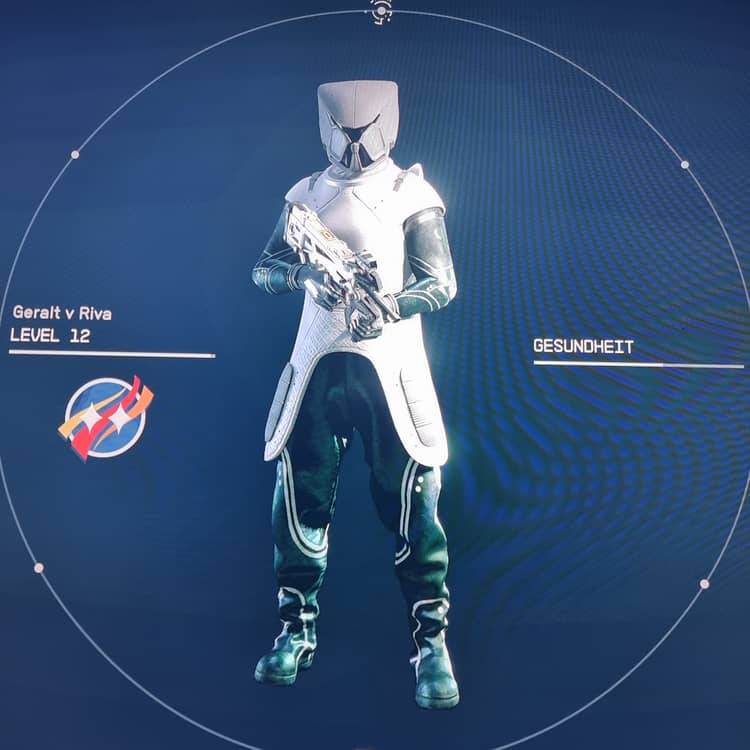Open the star map icon atop the ring
The image size is (750, 750).
pyautogui.click(x=381, y=11)
